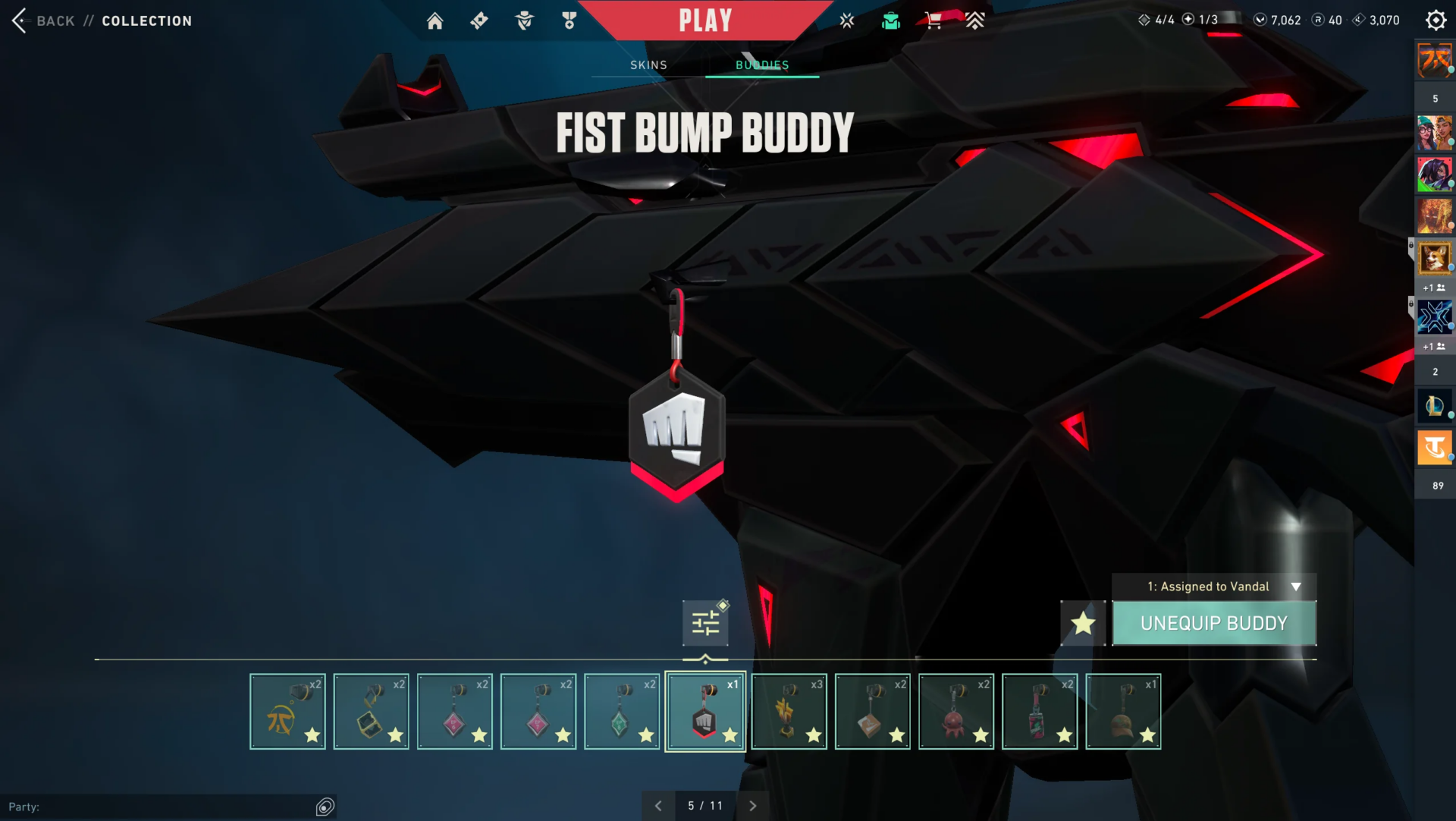This screenshot has height=821, width=1456.
Task: Toggle favorite star for this buddy
Action: point(1083,623)
